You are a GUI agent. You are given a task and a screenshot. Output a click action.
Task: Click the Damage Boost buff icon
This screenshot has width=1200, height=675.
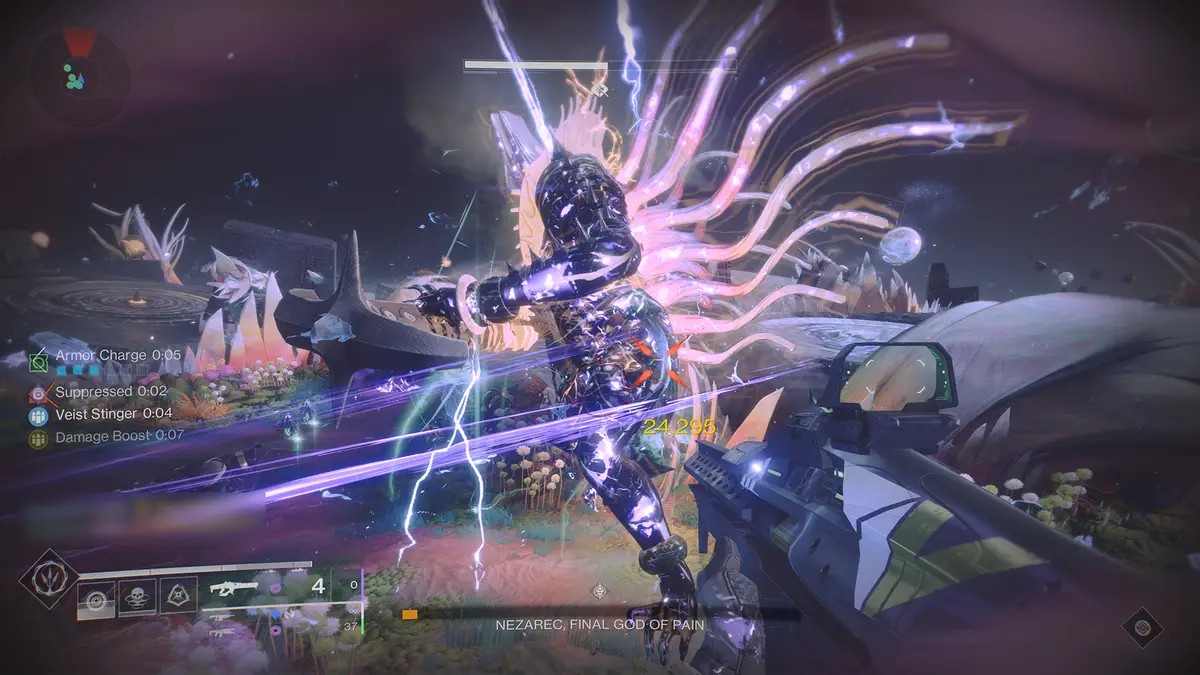[x=39, y=437]
